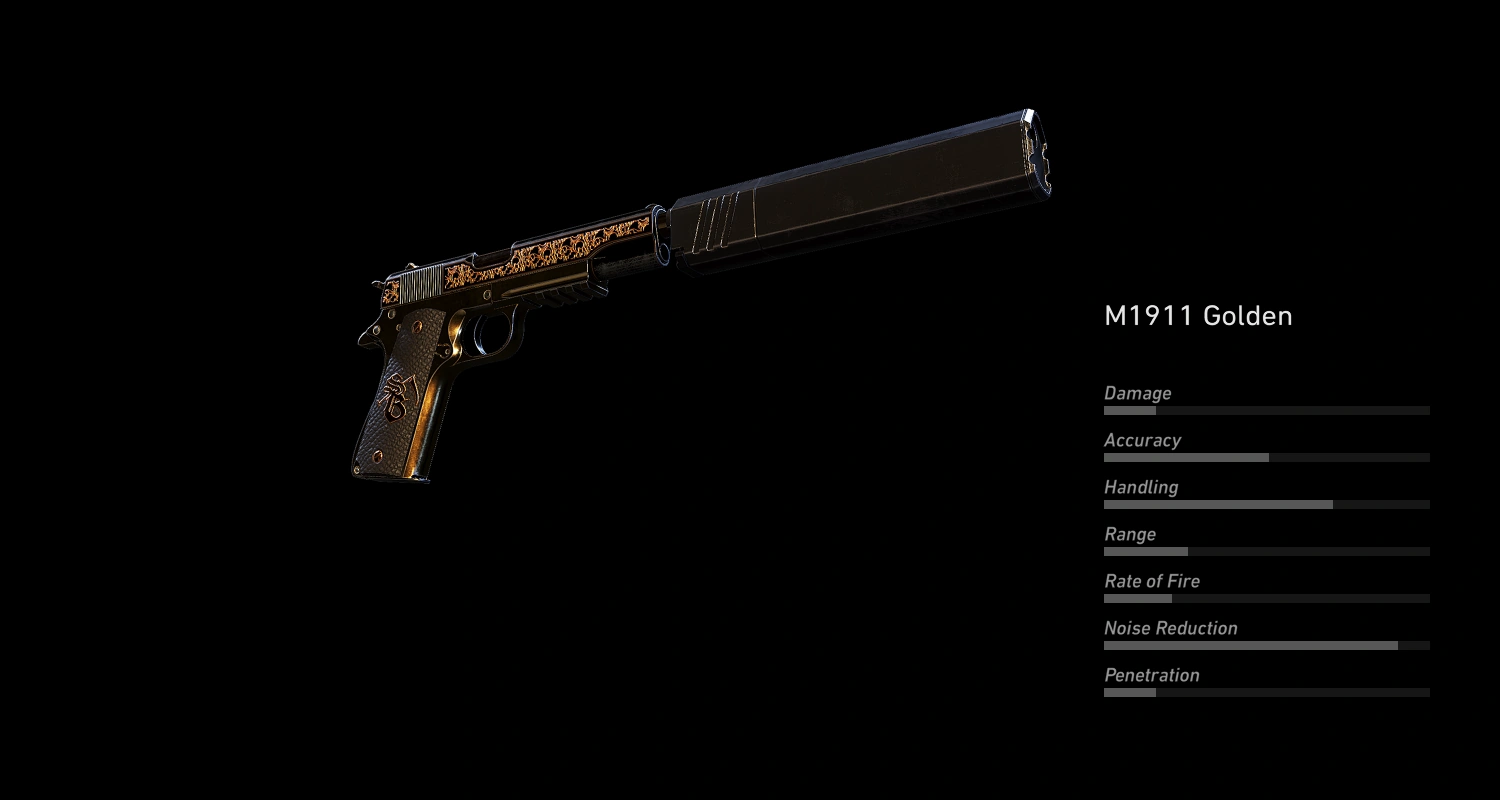
Task: Click the Damage stat bar
Action: [1265, 410]
